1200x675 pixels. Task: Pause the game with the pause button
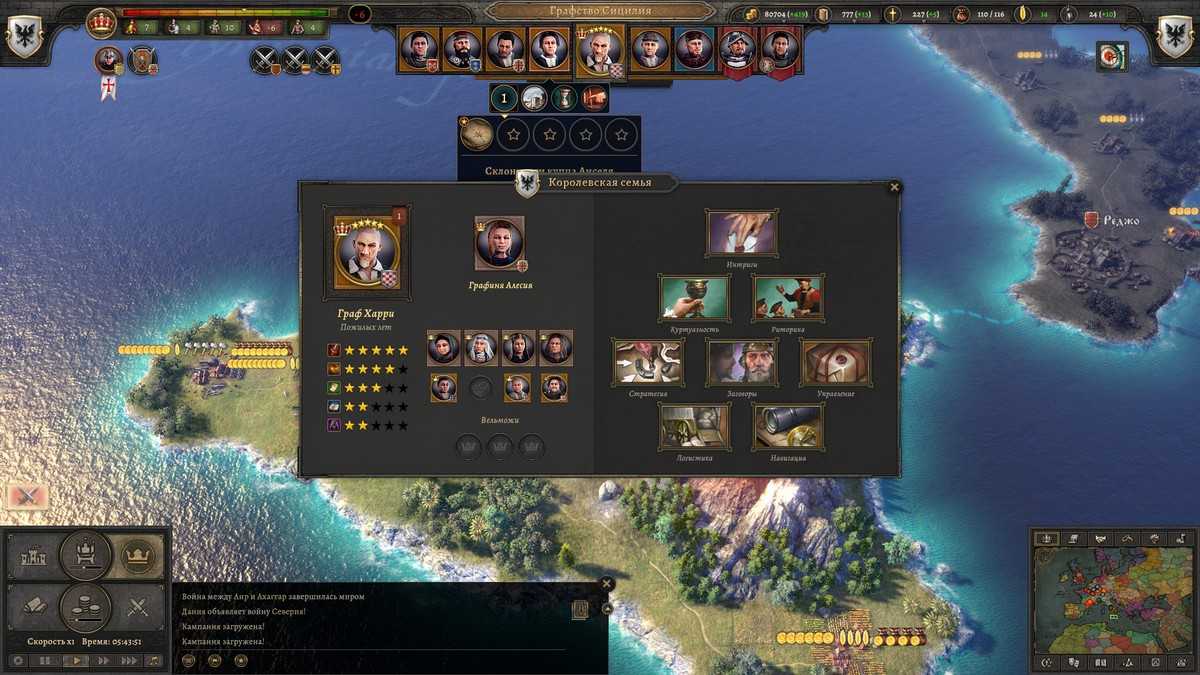[45, 661]
